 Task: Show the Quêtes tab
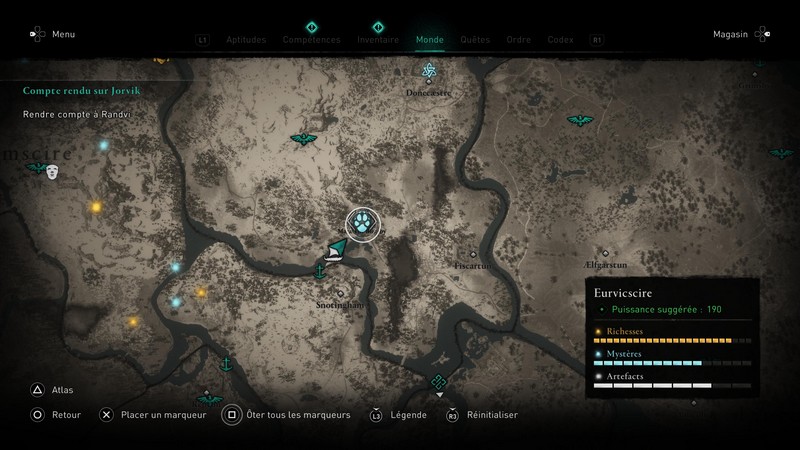point(475,40)
